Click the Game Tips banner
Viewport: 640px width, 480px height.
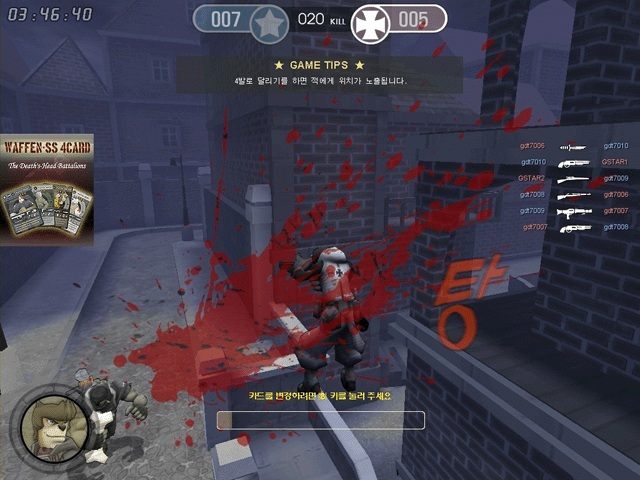318,73
